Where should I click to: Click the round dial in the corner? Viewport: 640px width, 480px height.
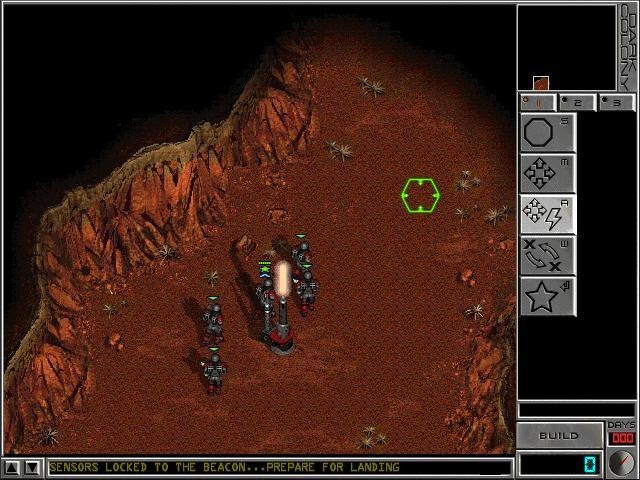621,463
